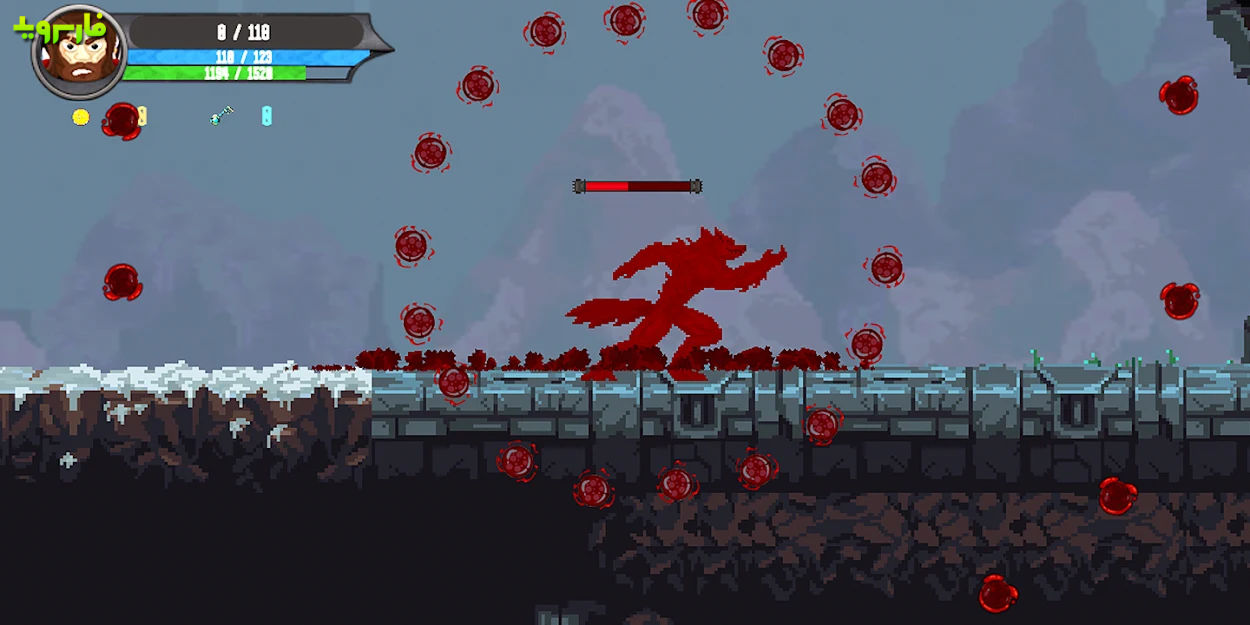Screen dimensions: 1250x625
Task: Click the bearded hero portrait
Action: click(78, 53)
